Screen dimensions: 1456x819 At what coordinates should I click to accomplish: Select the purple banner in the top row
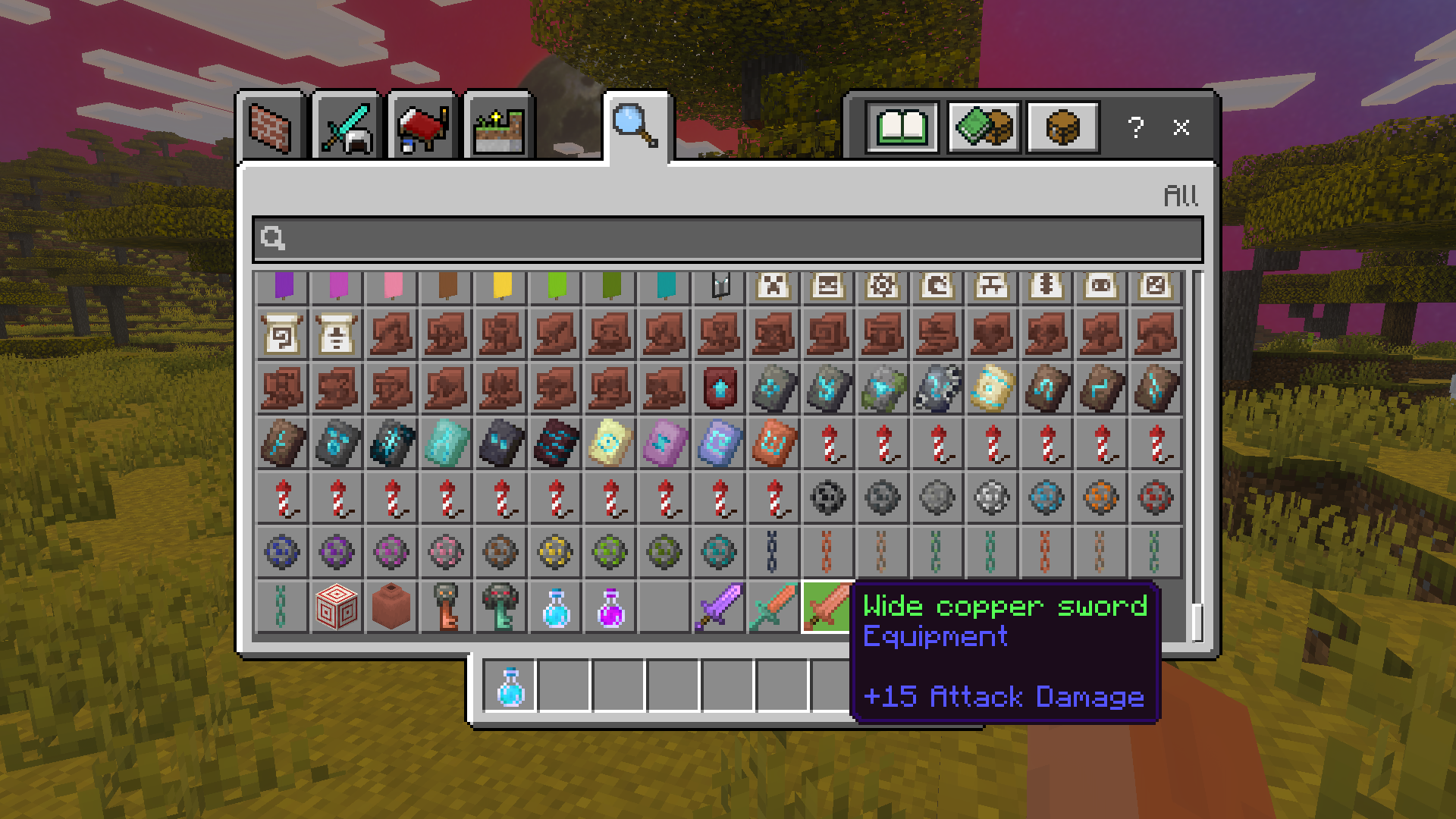[282, 288]
